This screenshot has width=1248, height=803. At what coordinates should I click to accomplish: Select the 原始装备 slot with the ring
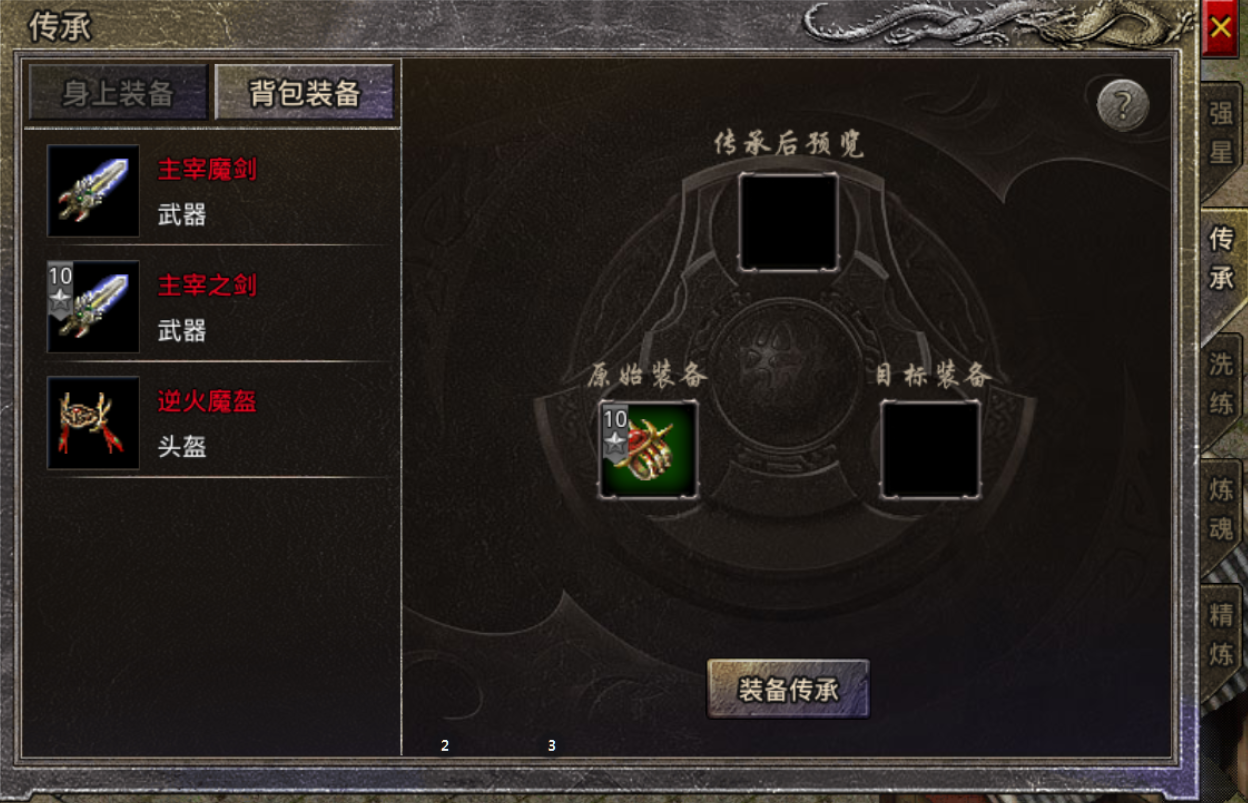pyautogui.click(x=648, y=449)
